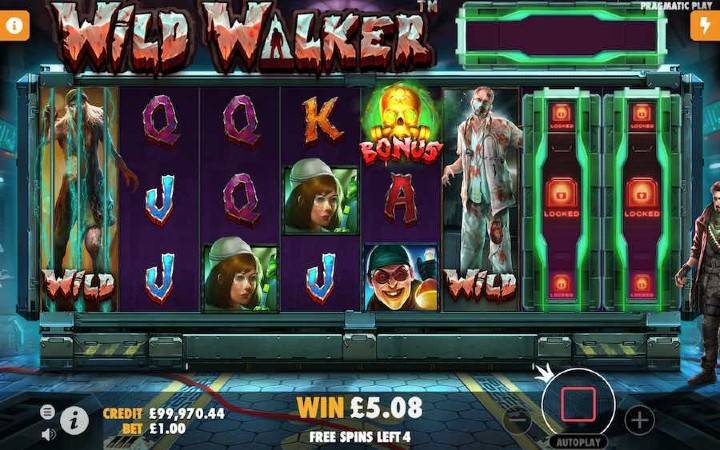The height and width of the screenshot is (450, 720).
Task: Open the hamburger menu icon
Action: tap(48, 412)
